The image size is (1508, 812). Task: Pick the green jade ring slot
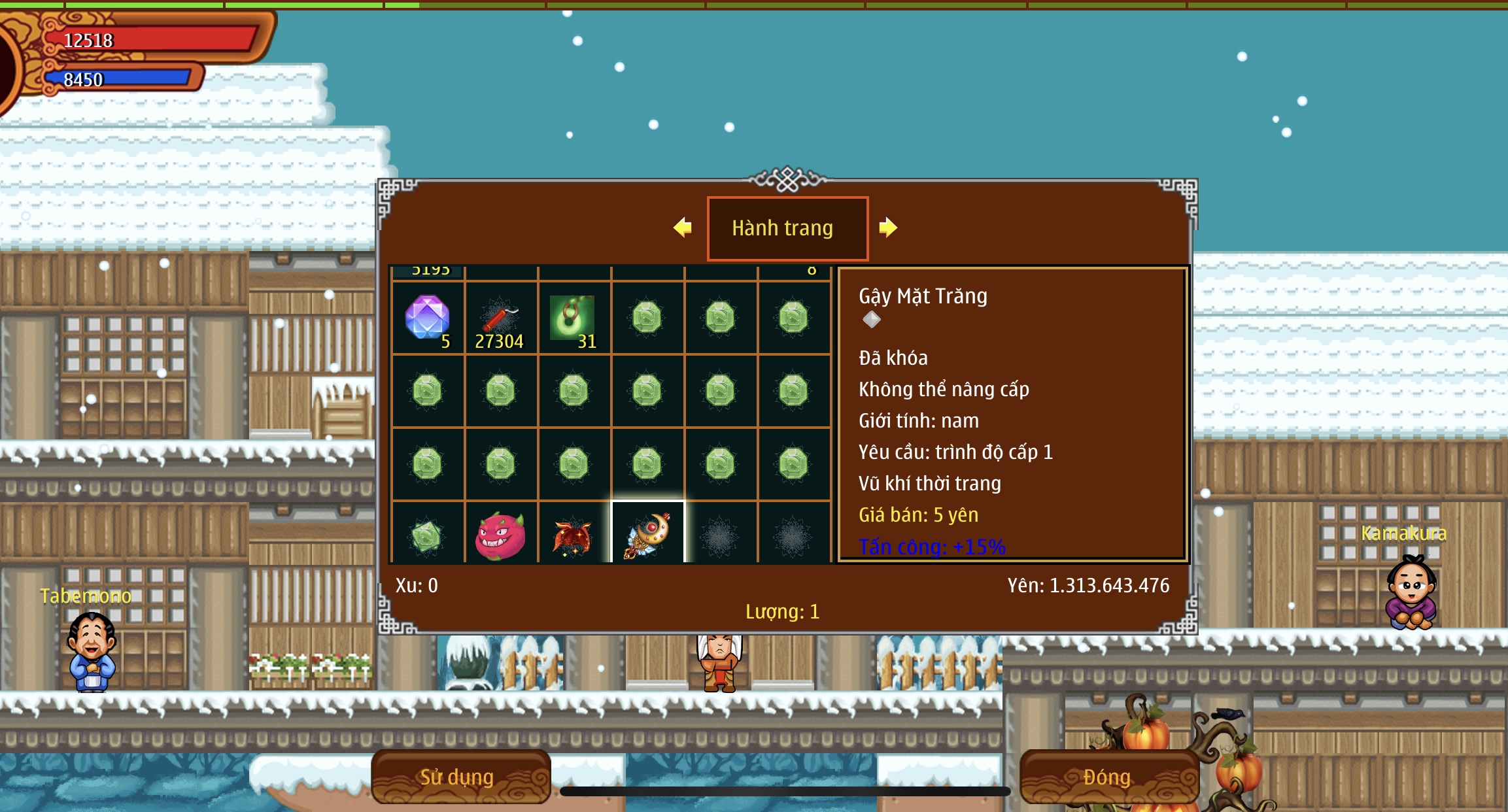tap(574, 318)
